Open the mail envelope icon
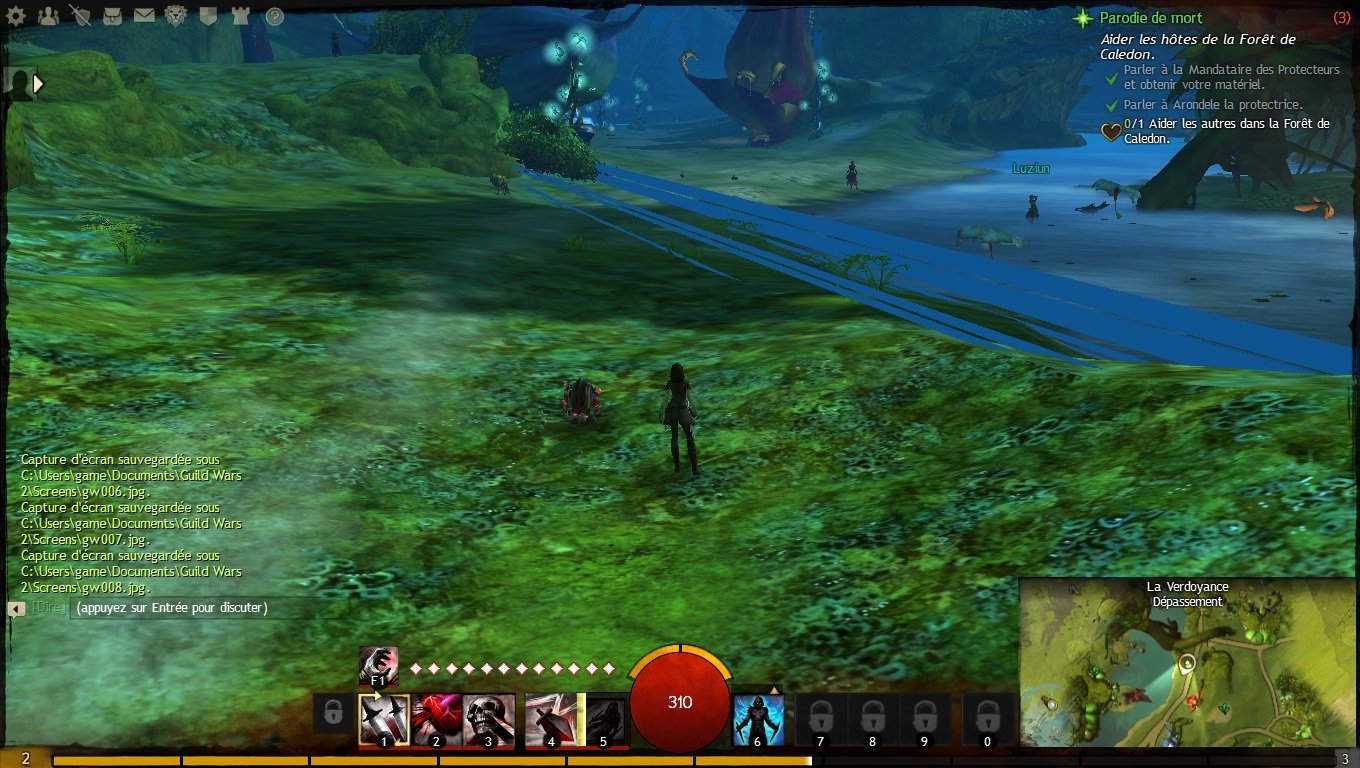1360x768 pixels. (144, 16)
